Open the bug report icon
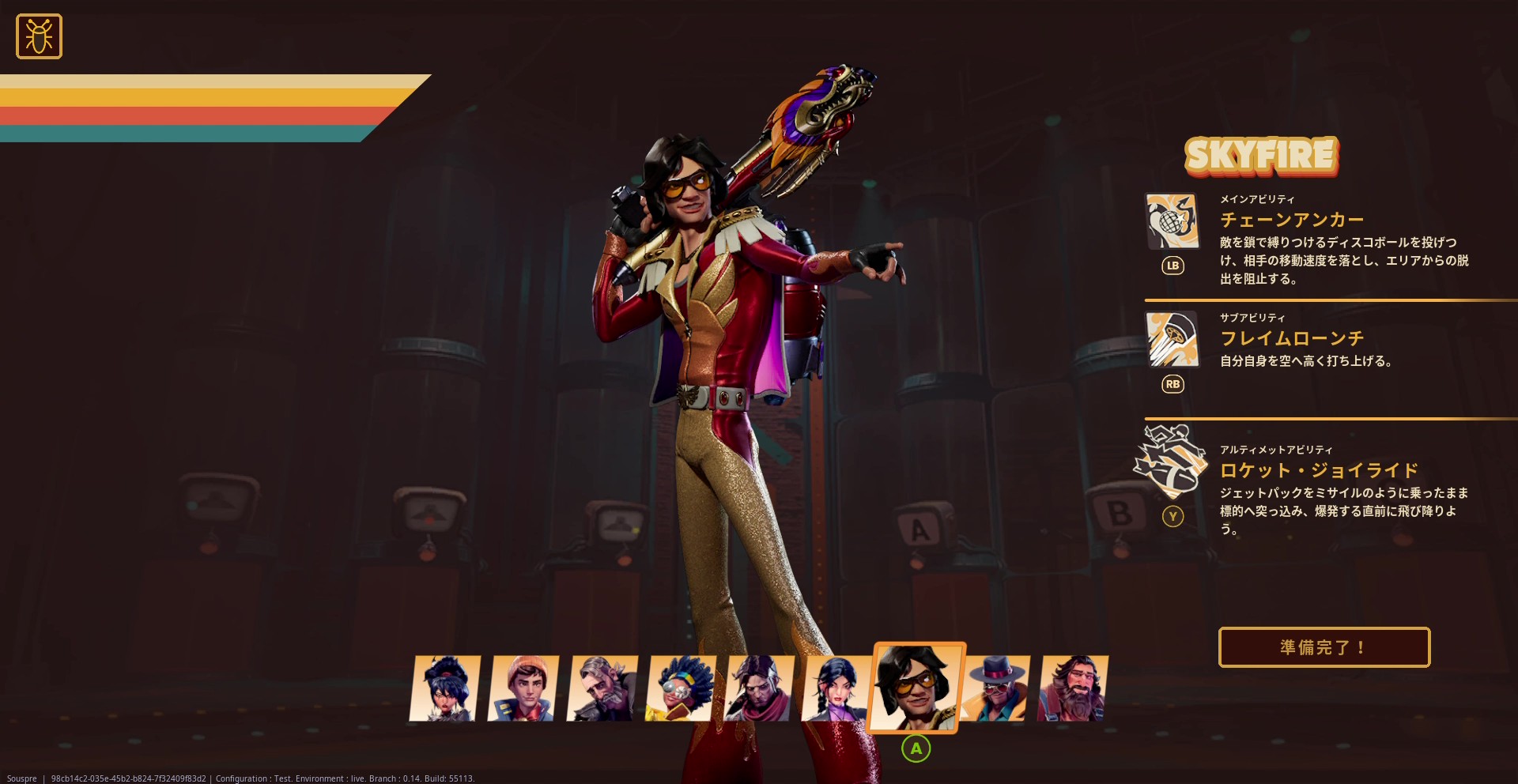The image size is (1518, 784). (x=39, y=36)
